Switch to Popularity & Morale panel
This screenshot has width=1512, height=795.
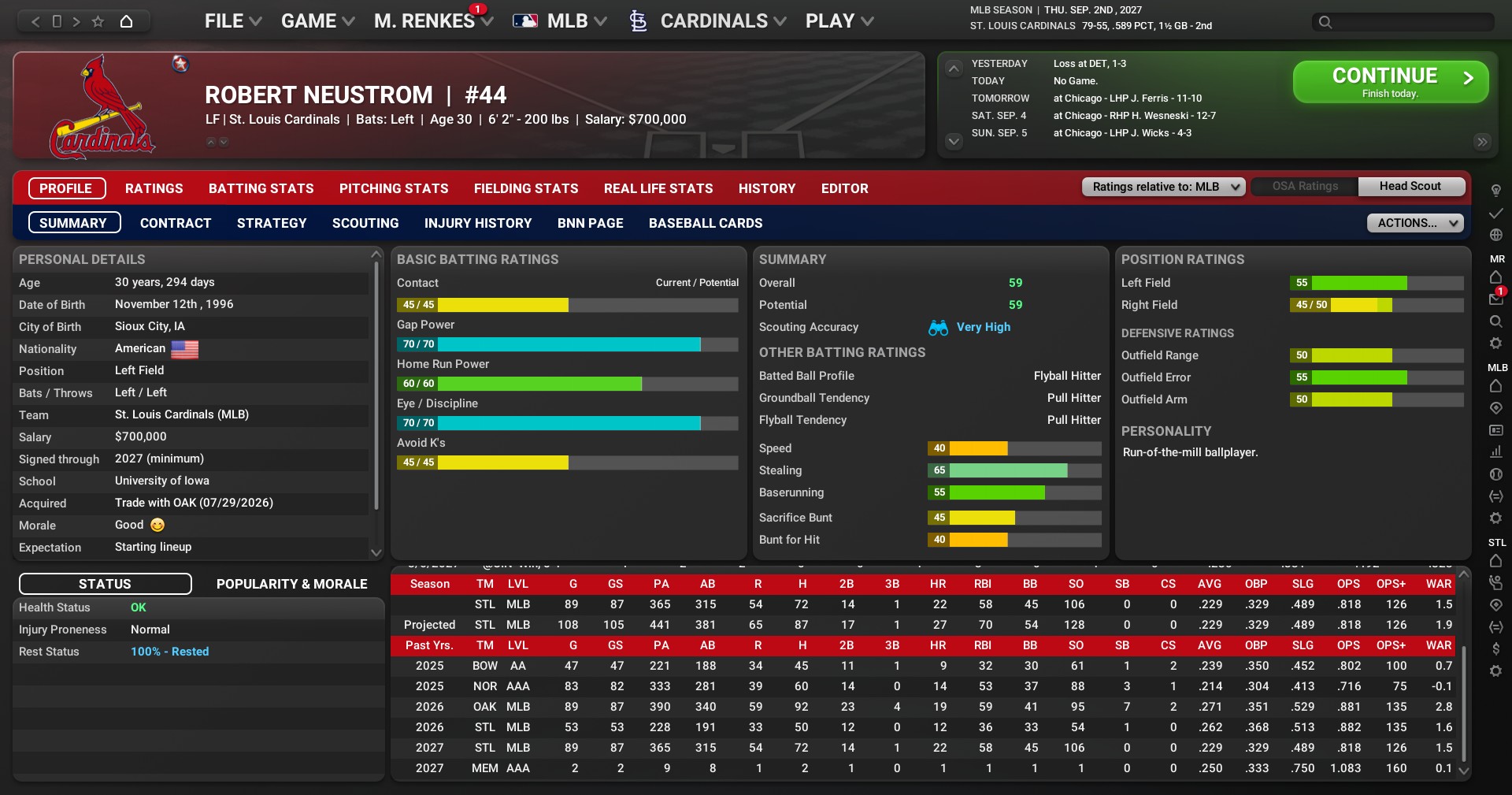[291, 584]
